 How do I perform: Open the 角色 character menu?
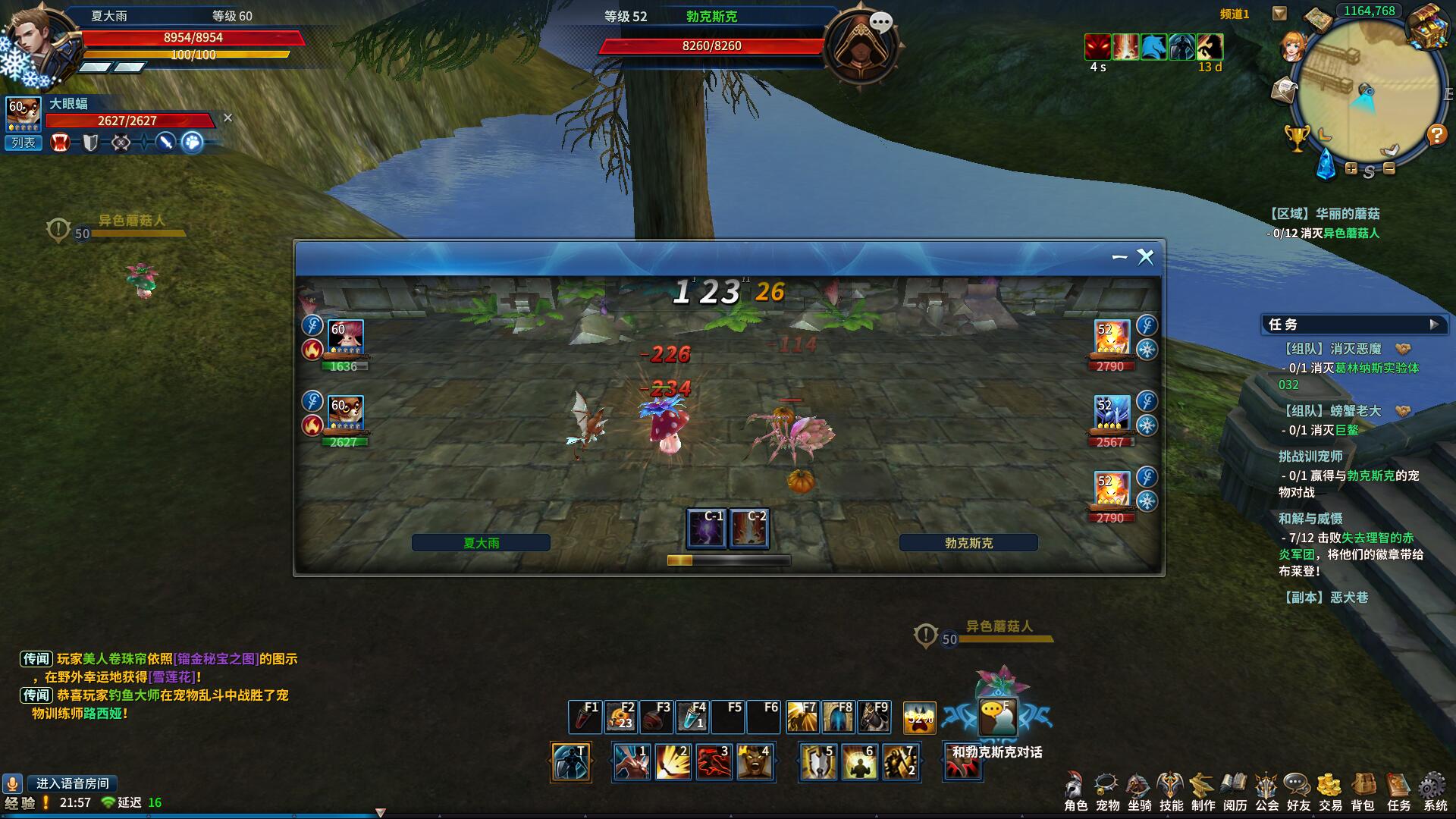pos(1075,791)
